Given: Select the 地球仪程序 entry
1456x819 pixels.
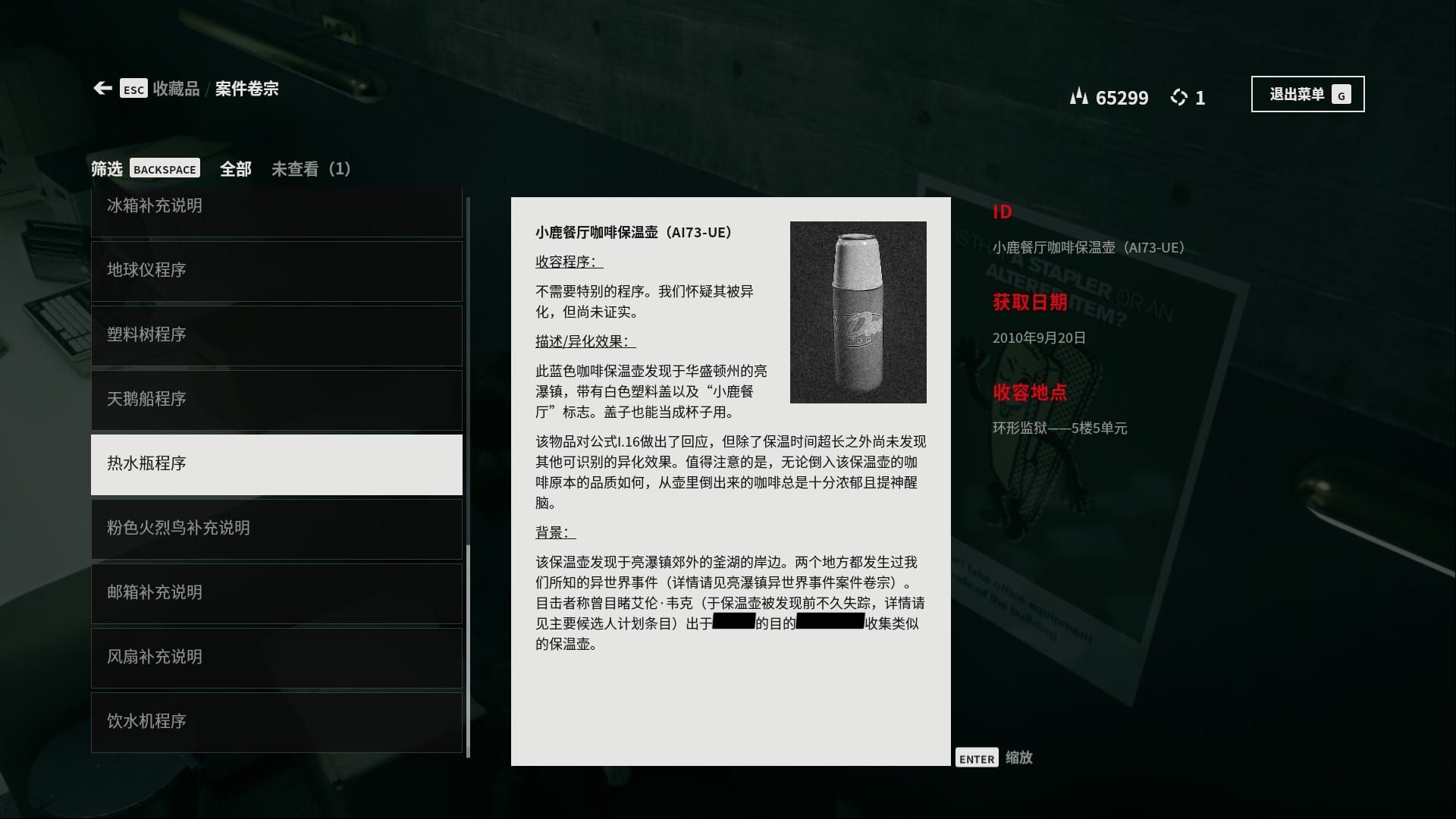Looking at the screenshot, I should click(x=276, y=271).
